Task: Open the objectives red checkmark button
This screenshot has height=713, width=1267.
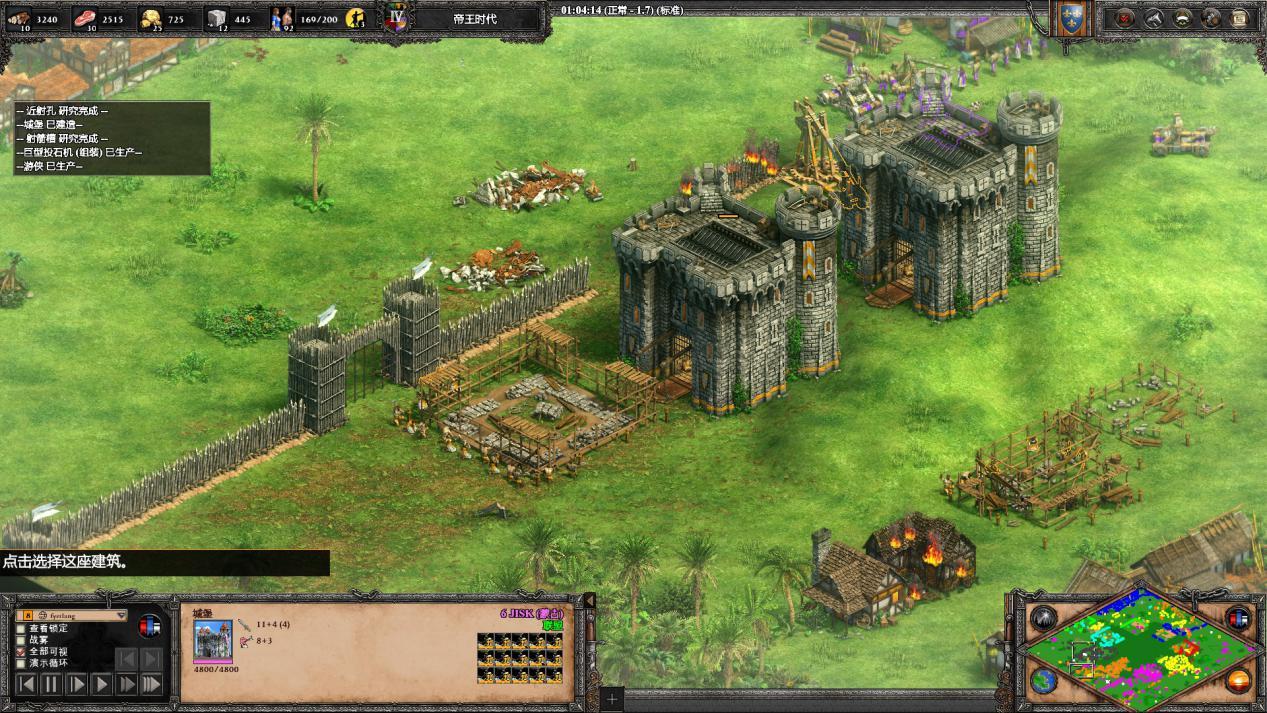Action: 1125,18
